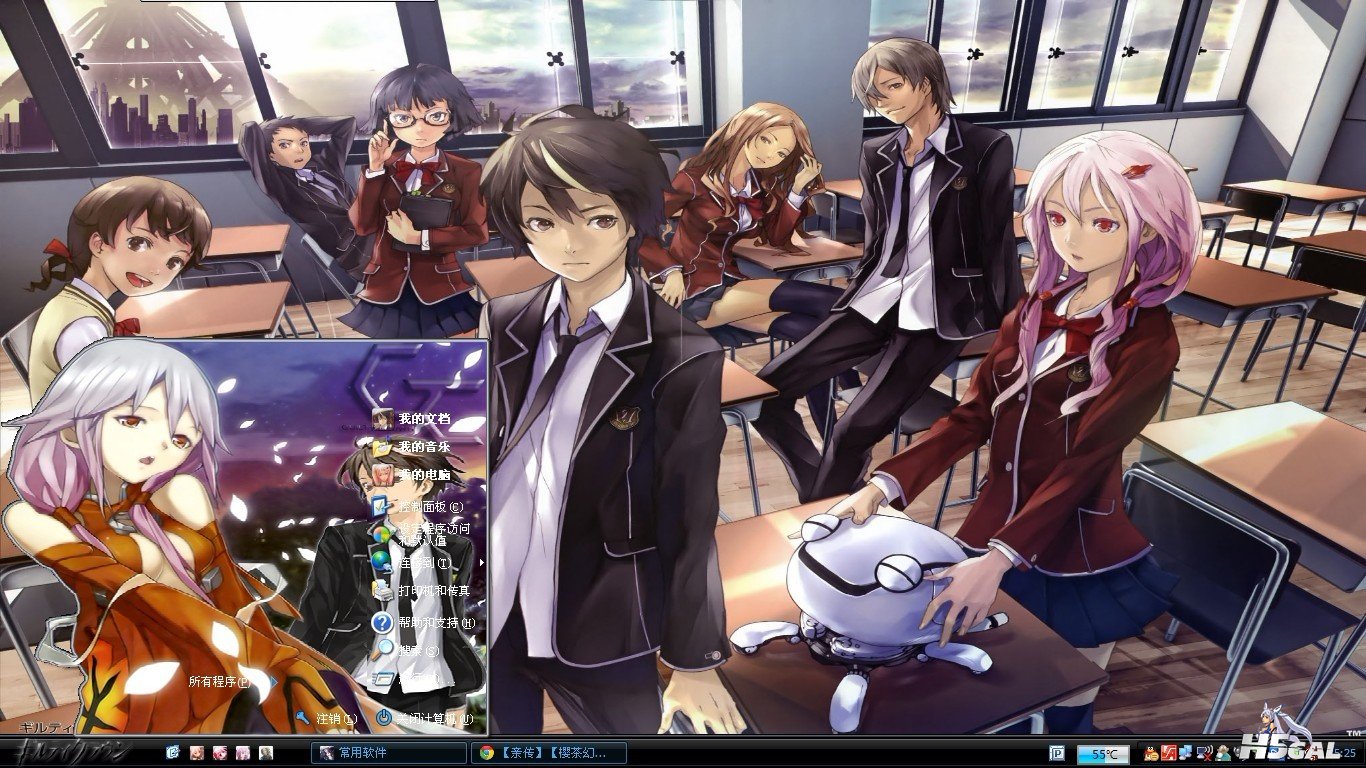Viewport: 1366px width, 768px height.
Task: Switch to the Chrome taskbar window
Action: [550, 752]
